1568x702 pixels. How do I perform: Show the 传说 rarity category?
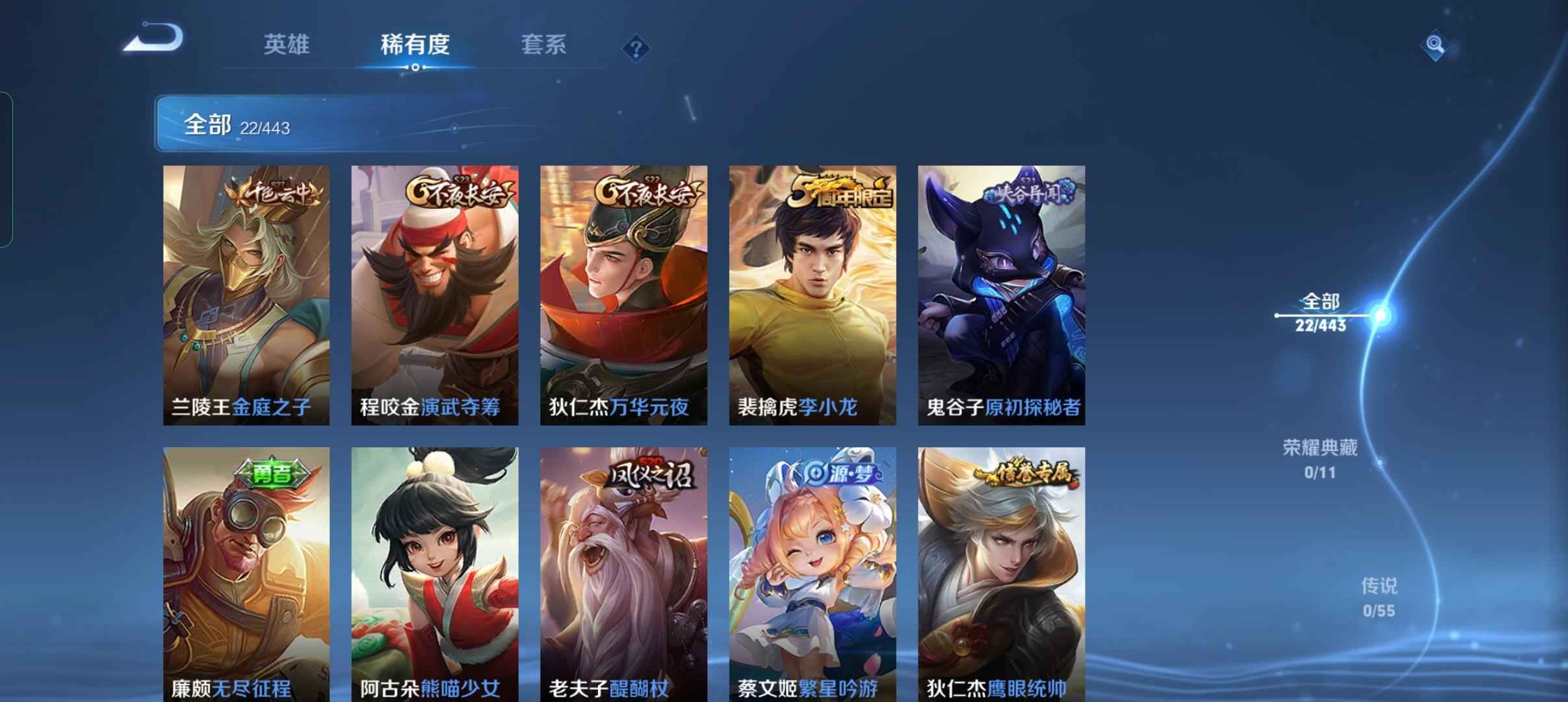1379,597
